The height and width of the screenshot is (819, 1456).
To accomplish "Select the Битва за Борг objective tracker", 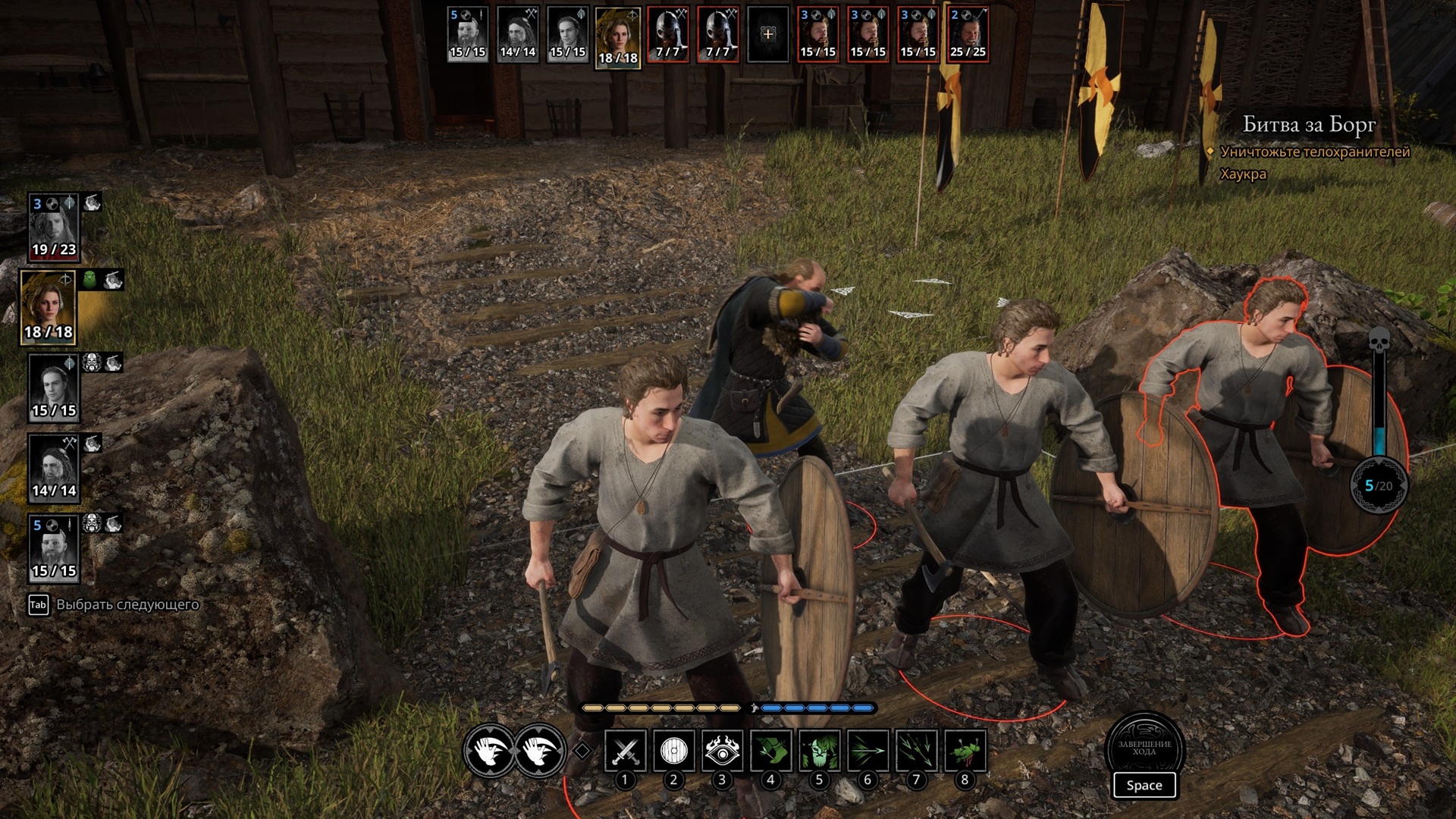I will 1308,125.
